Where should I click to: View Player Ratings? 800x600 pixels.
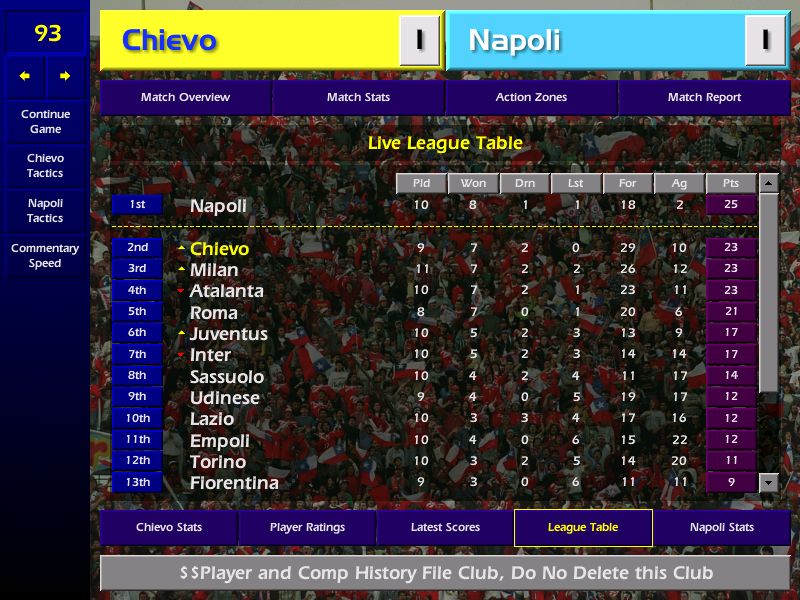pos(307,527)
